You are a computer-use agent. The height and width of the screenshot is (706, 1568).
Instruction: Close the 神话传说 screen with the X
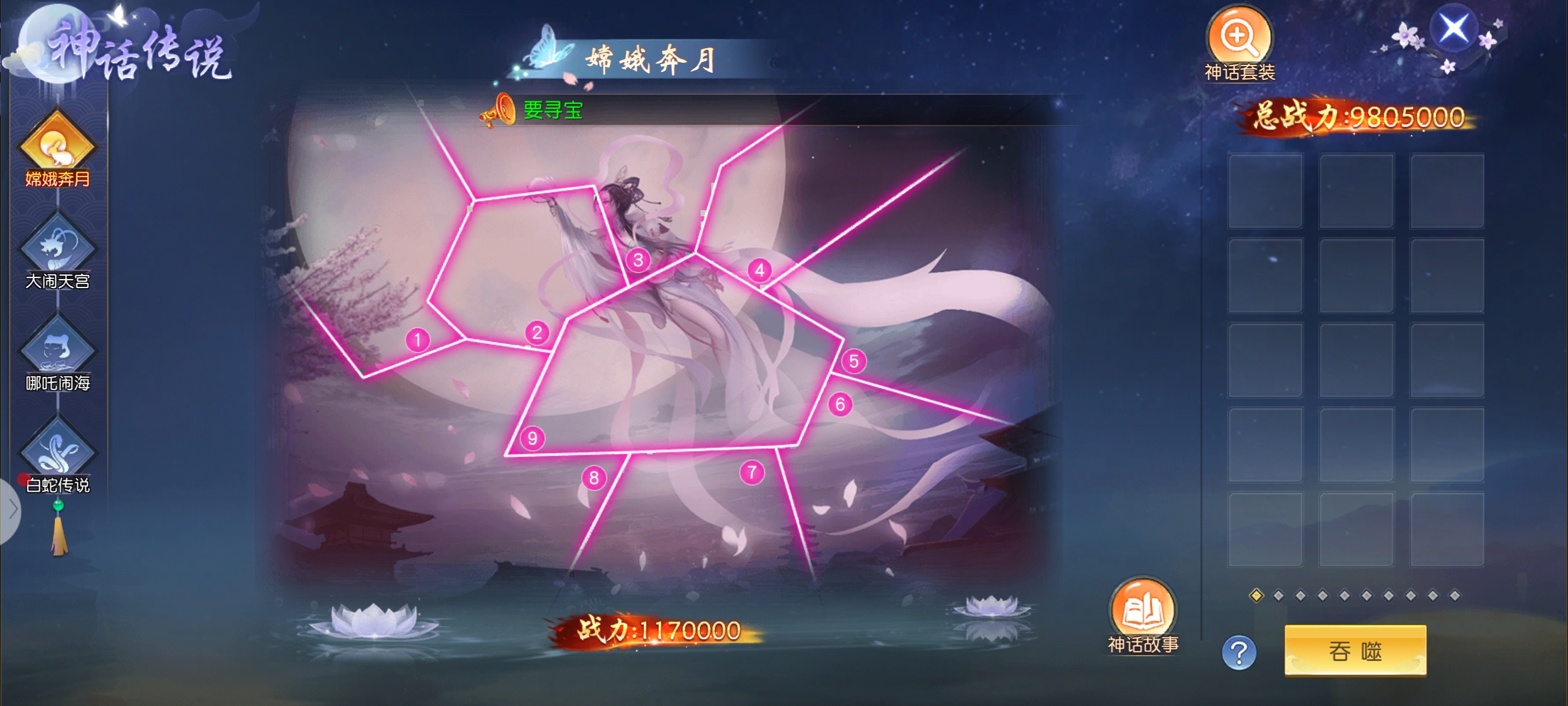coord(1453,28)
